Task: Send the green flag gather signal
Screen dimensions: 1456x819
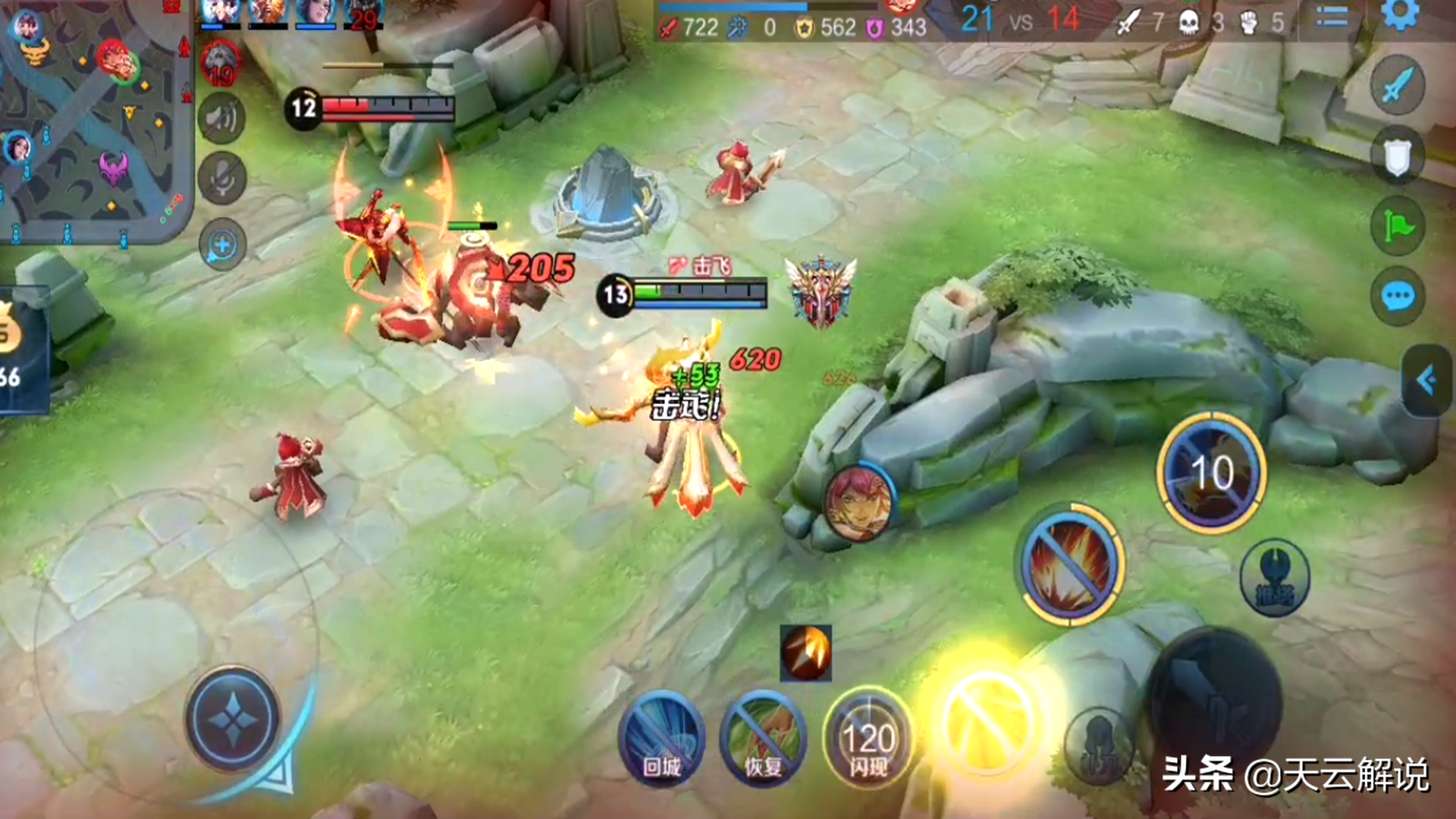Action: pyautogui.click(x=1398, y=226)
